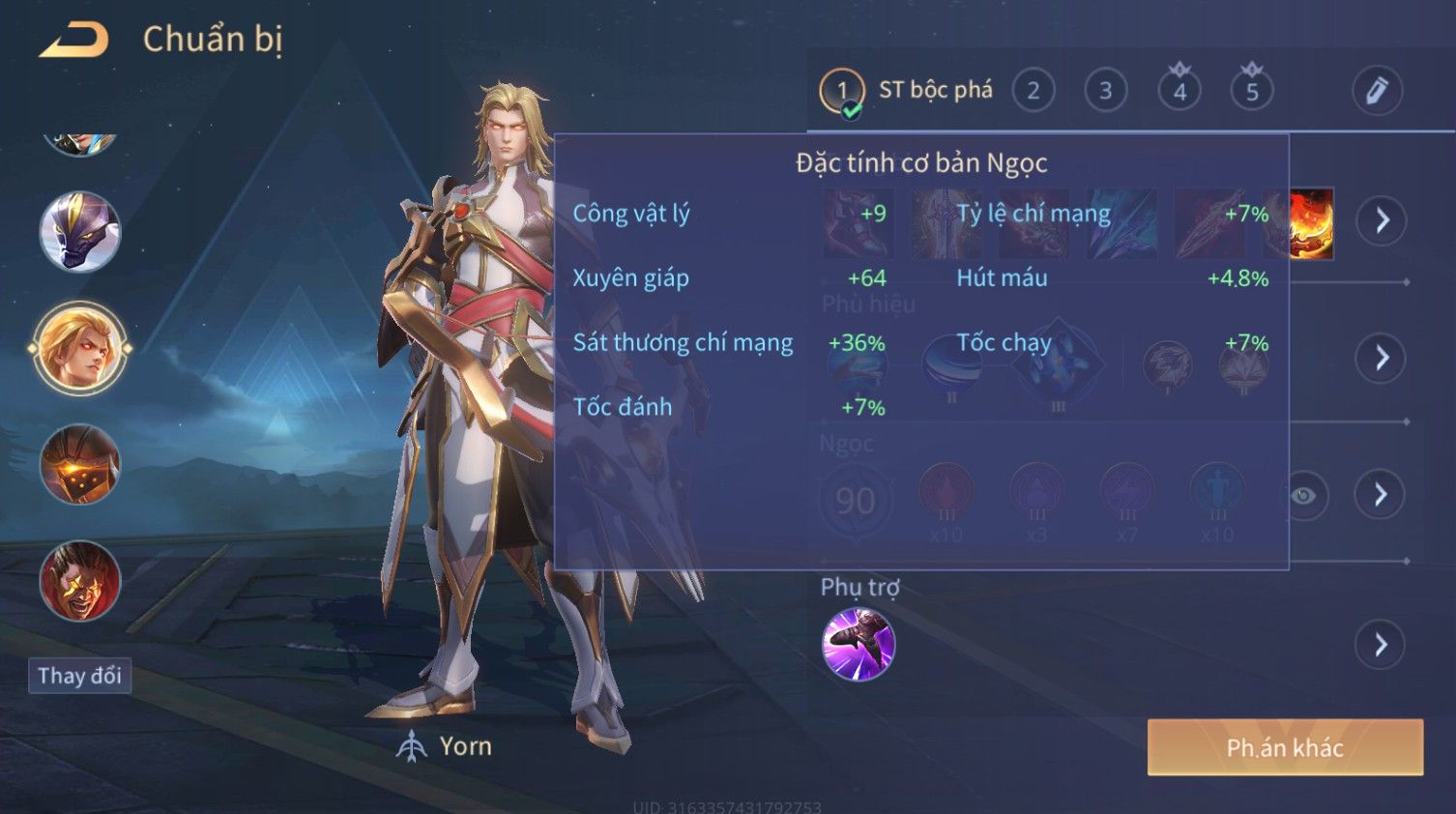The width and height of the screenshot is (1456, 814).
Task: Choose the dark armored hero with orange visor
Action: coord(80,465)
